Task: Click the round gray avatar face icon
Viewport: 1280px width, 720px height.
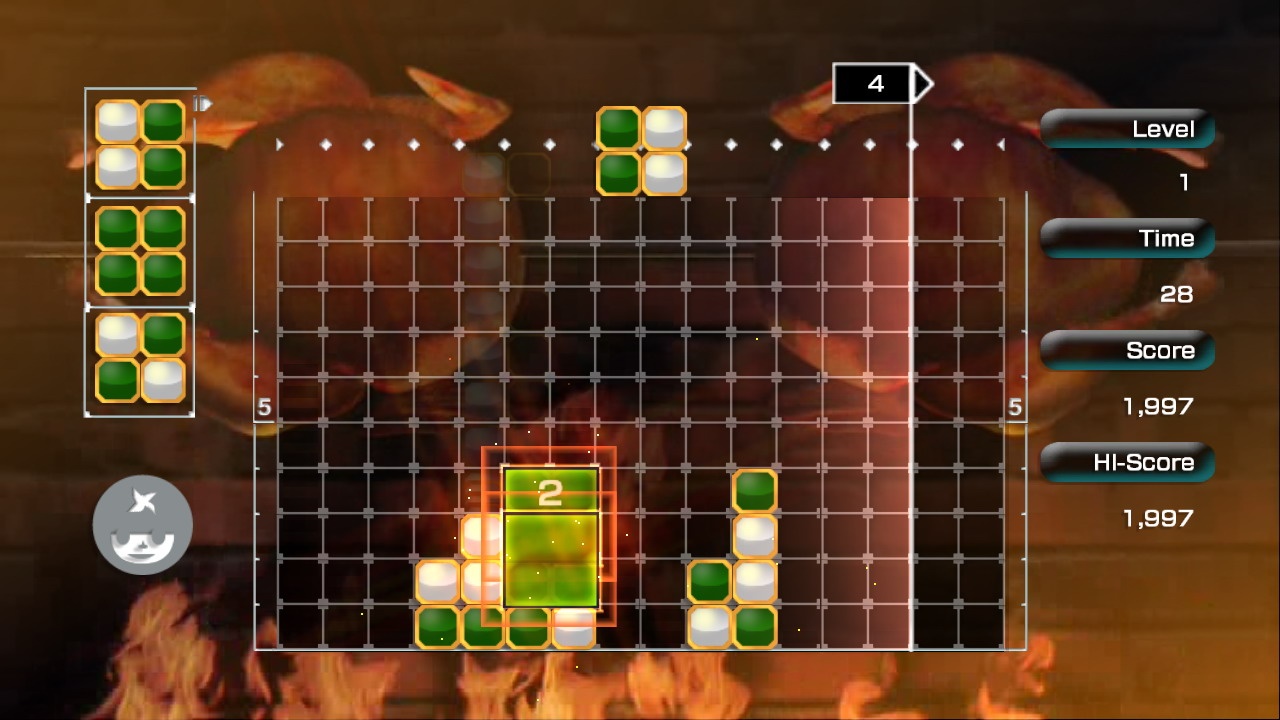Action: [142, 525]
